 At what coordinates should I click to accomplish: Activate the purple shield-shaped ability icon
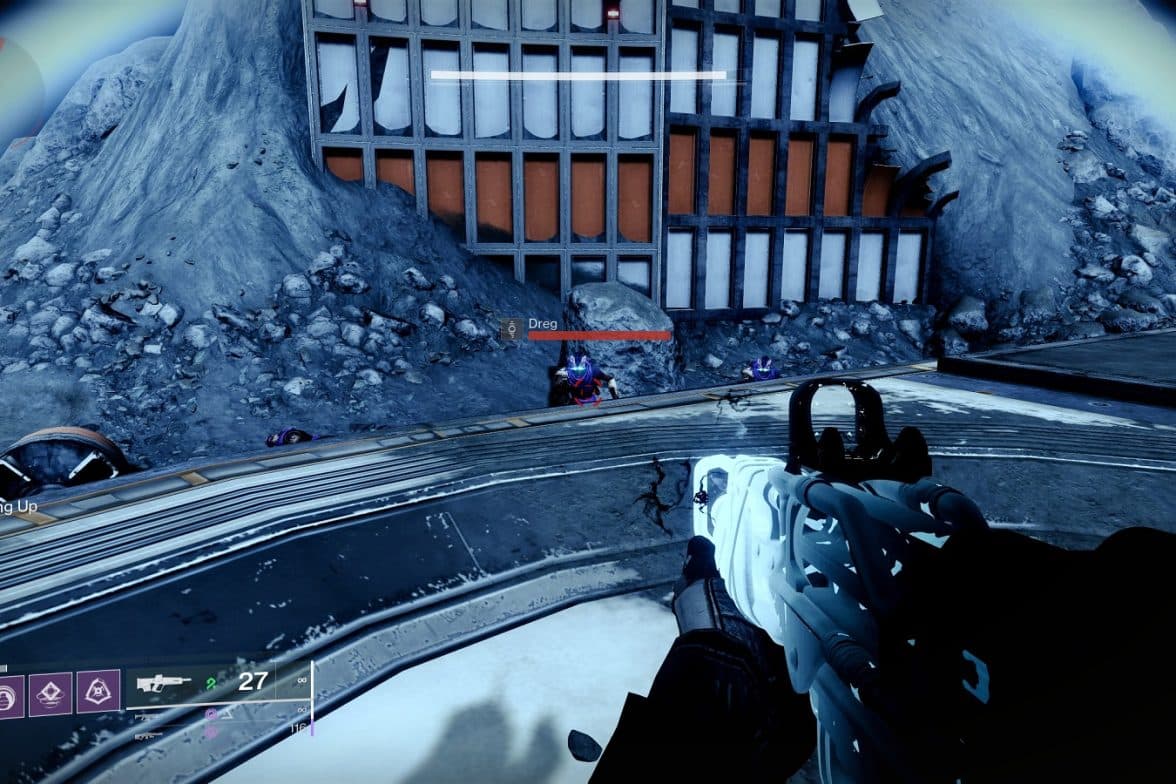(98, 691)
